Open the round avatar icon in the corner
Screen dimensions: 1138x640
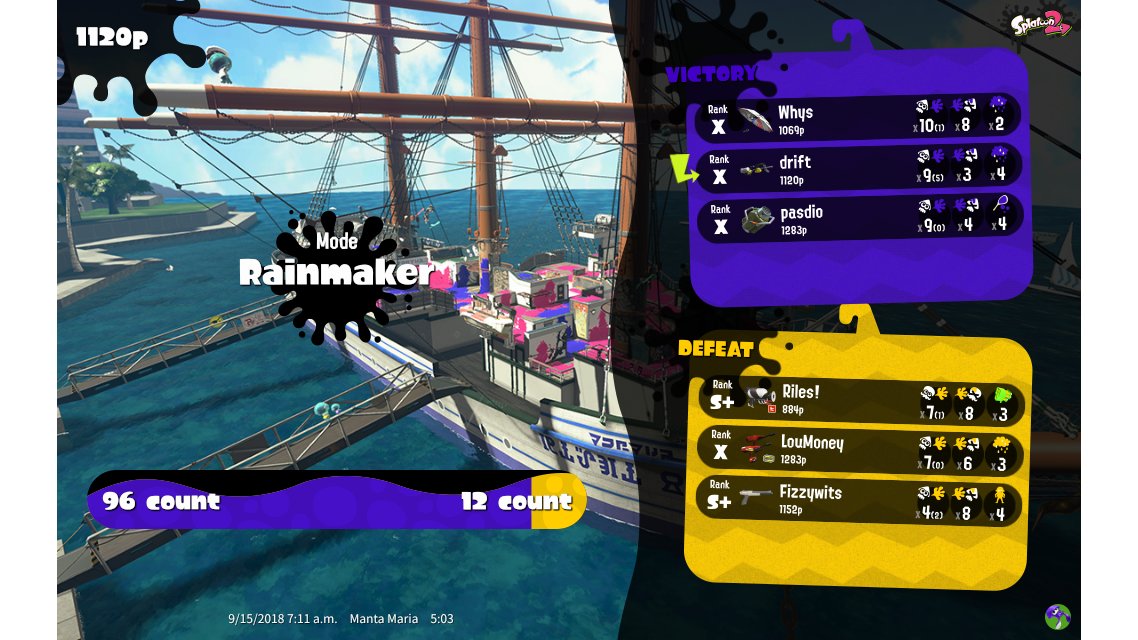coord(1057,616)
